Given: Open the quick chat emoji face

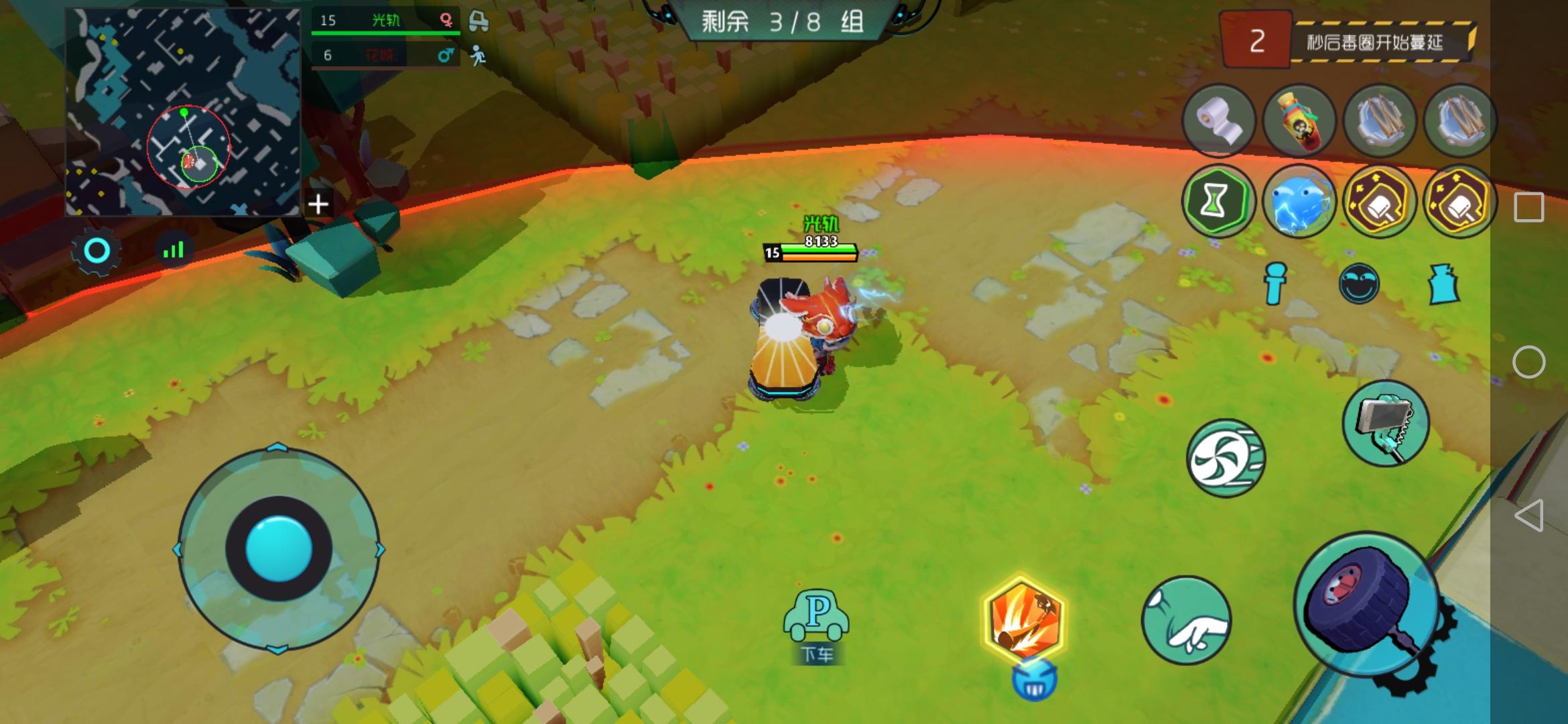Looking at the screenshot, I should coord(1359,282).
